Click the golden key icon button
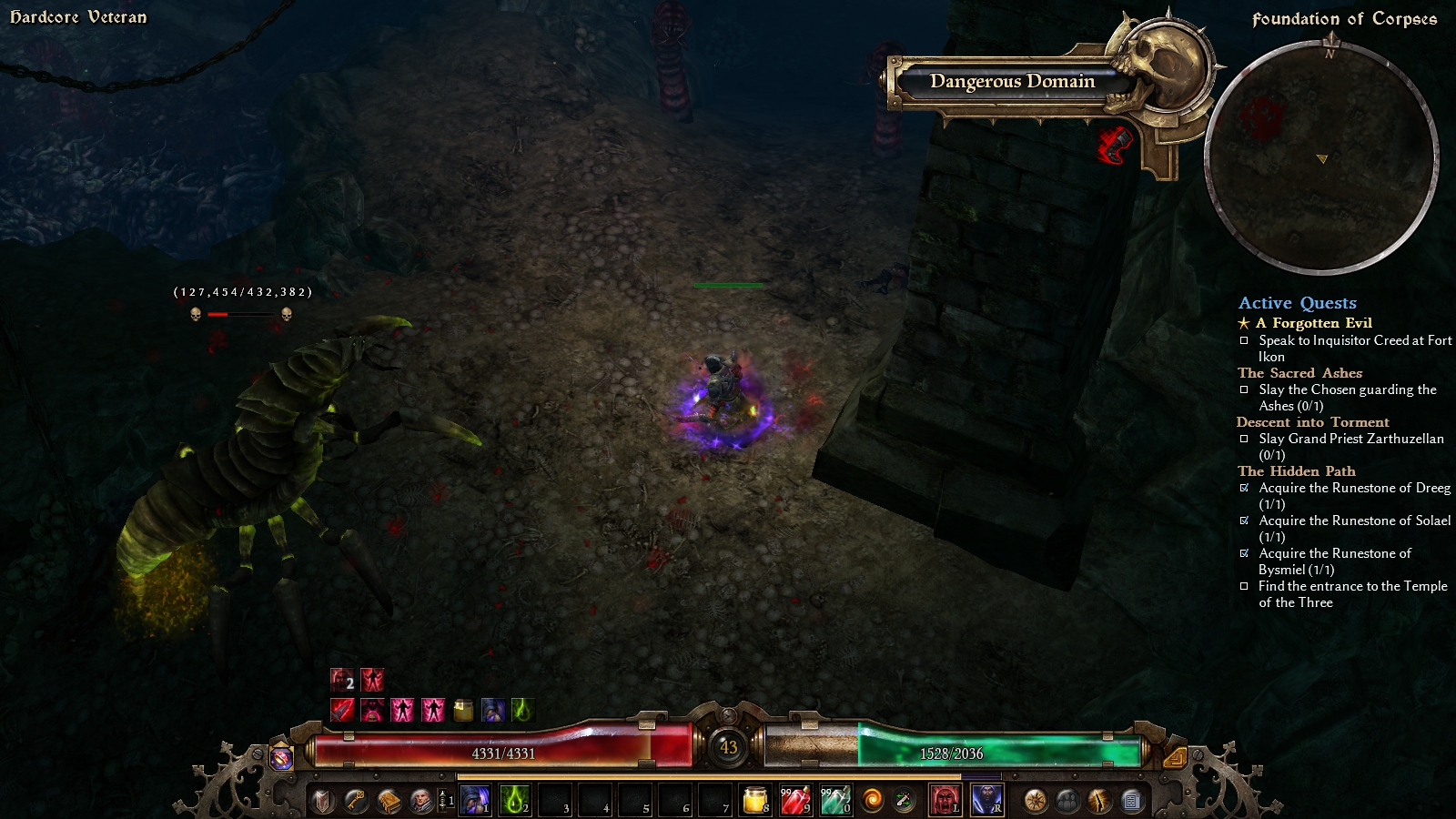 [356, 801]
